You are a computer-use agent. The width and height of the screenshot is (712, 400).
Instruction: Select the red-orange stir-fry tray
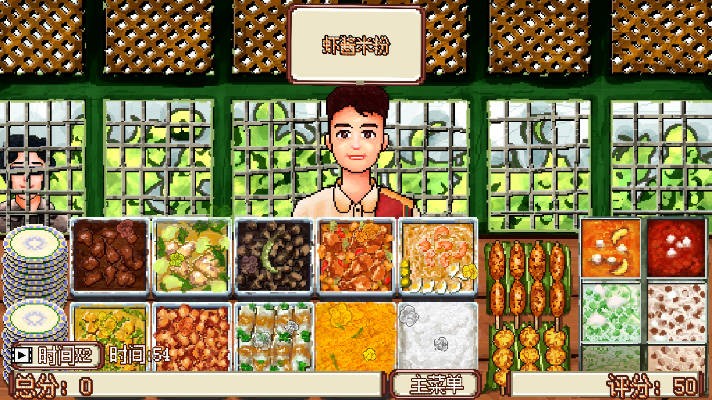pos(355,256)
